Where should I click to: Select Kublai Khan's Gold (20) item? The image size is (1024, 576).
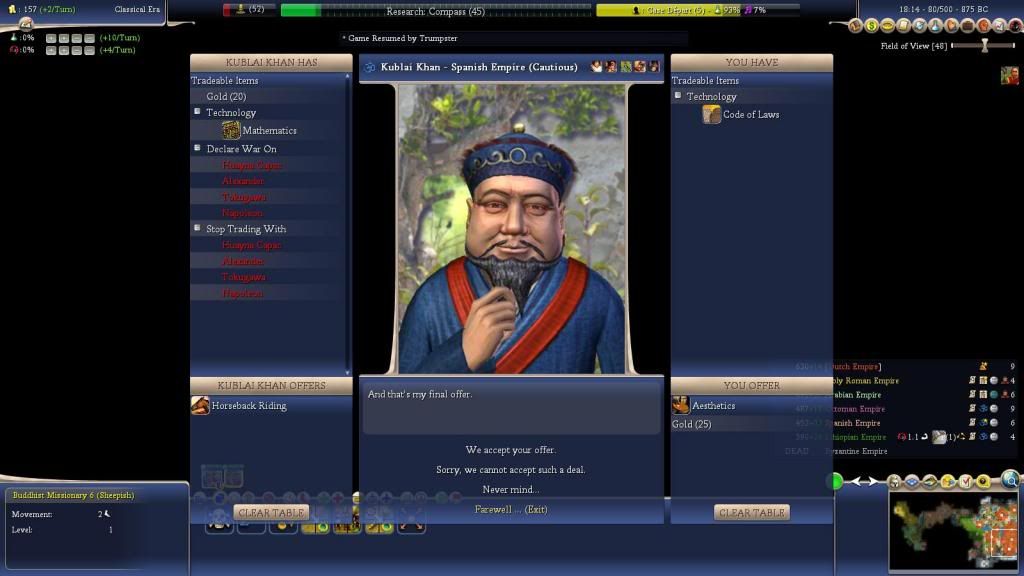226,97
